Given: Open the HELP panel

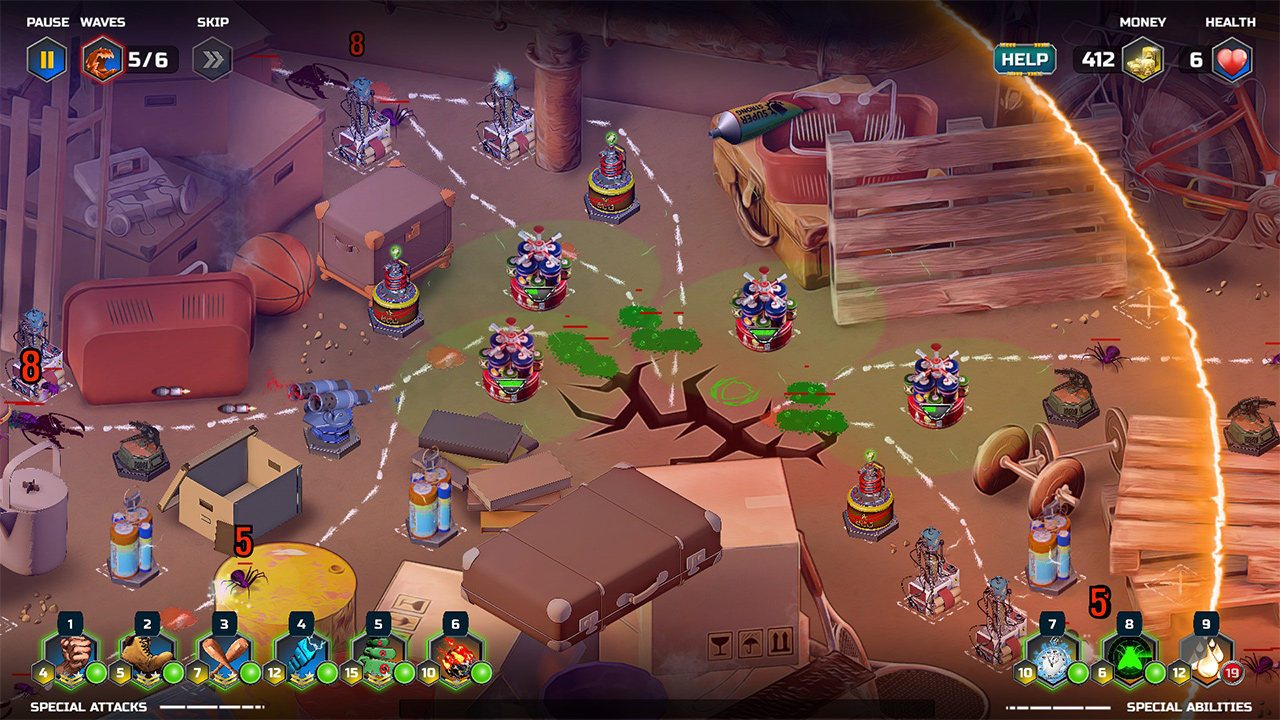Looking at the screenshot, I should [x=1024, y=59].
